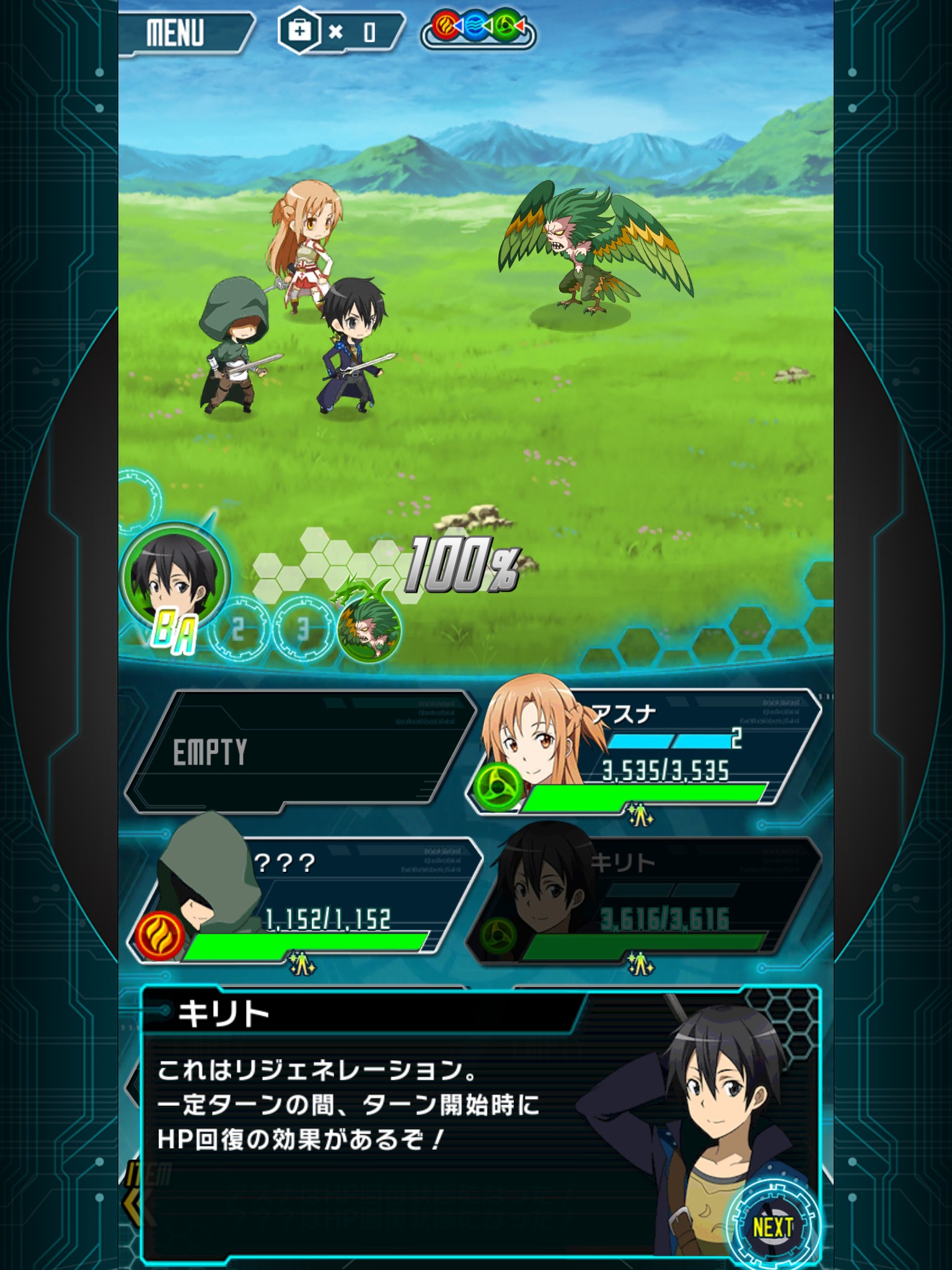
Task: Click the EMPTY party slot
Action: click(297, 750)
